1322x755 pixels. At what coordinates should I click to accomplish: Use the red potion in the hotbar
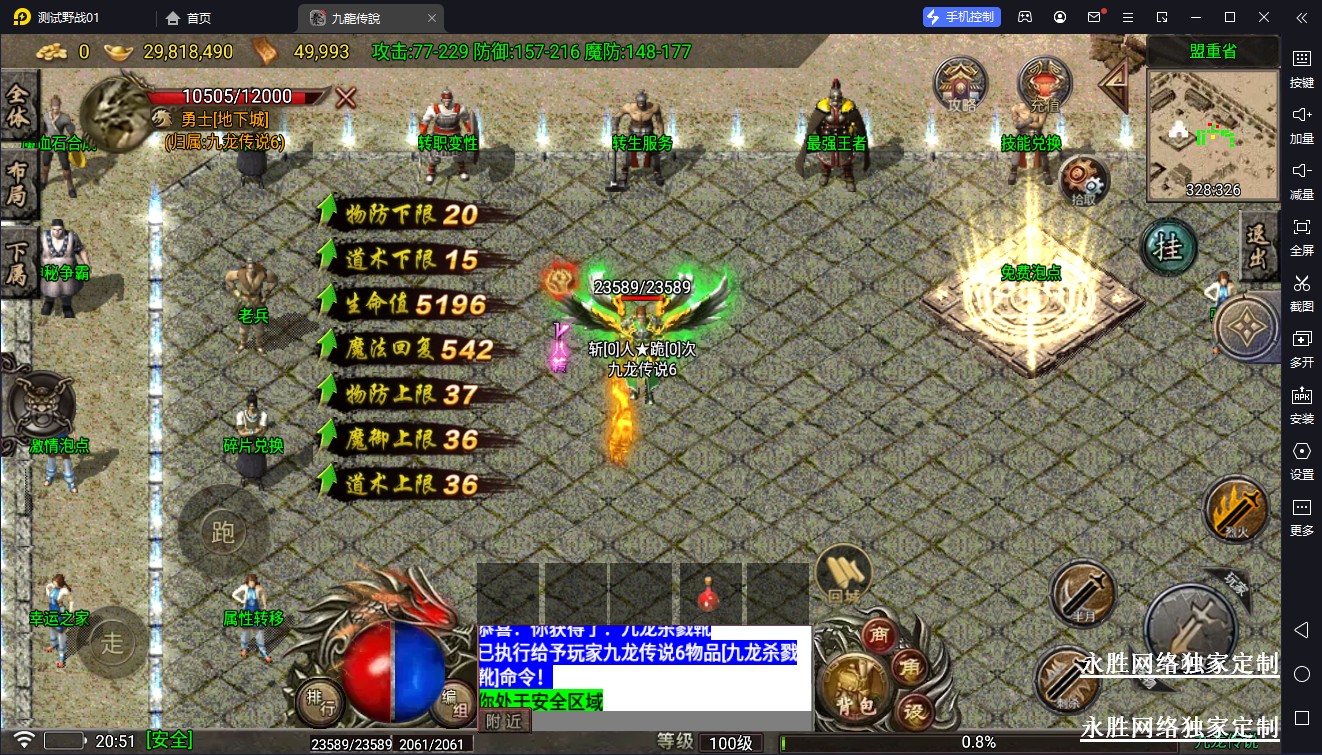coord(710,595)
